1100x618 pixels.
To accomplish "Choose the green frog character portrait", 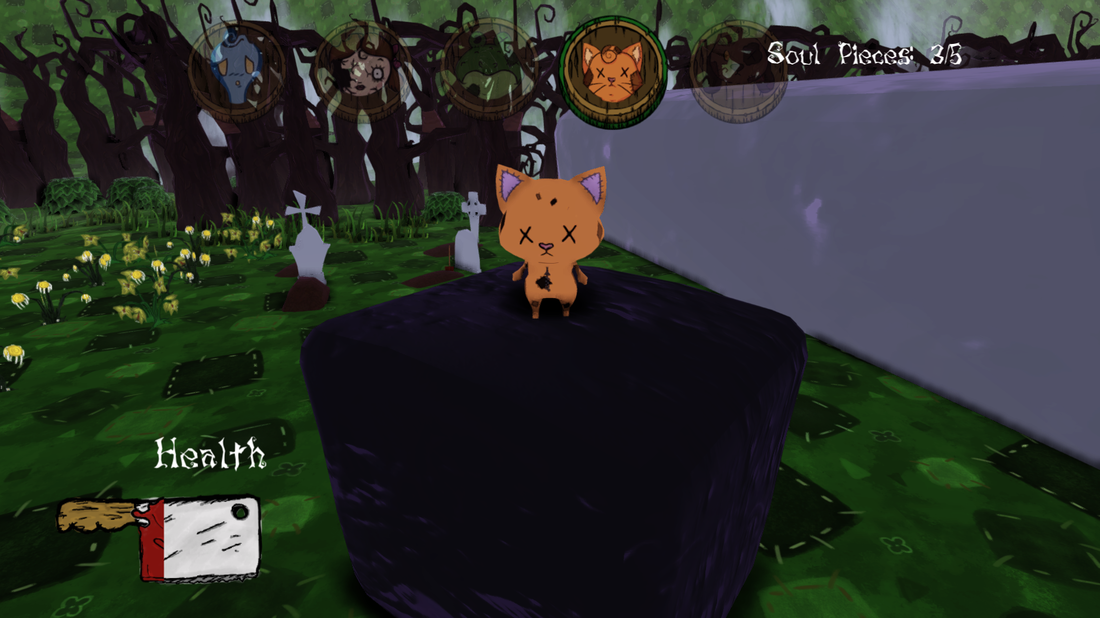I will [489, 70].
